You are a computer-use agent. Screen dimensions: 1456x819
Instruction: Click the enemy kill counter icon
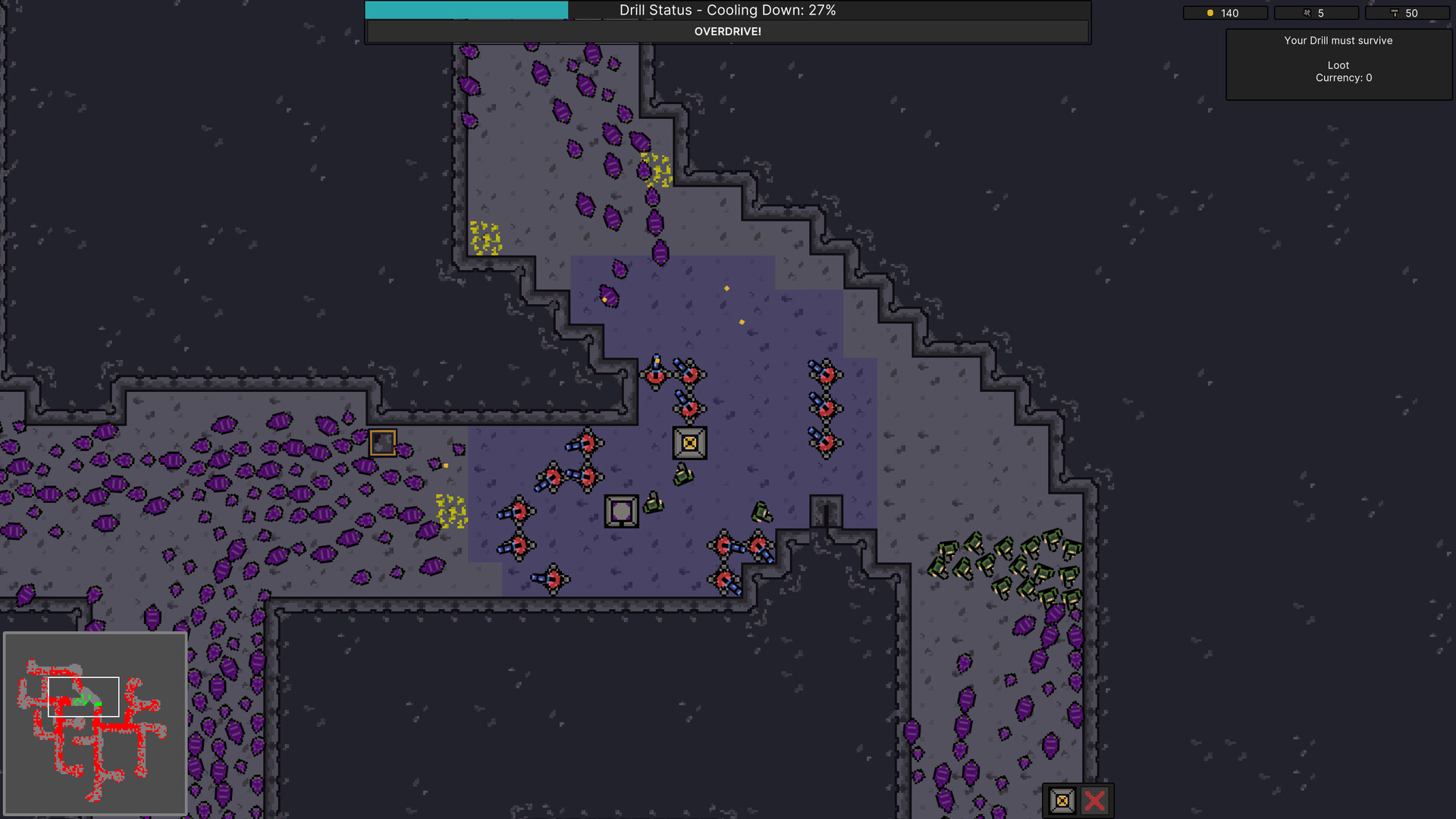1307,13
